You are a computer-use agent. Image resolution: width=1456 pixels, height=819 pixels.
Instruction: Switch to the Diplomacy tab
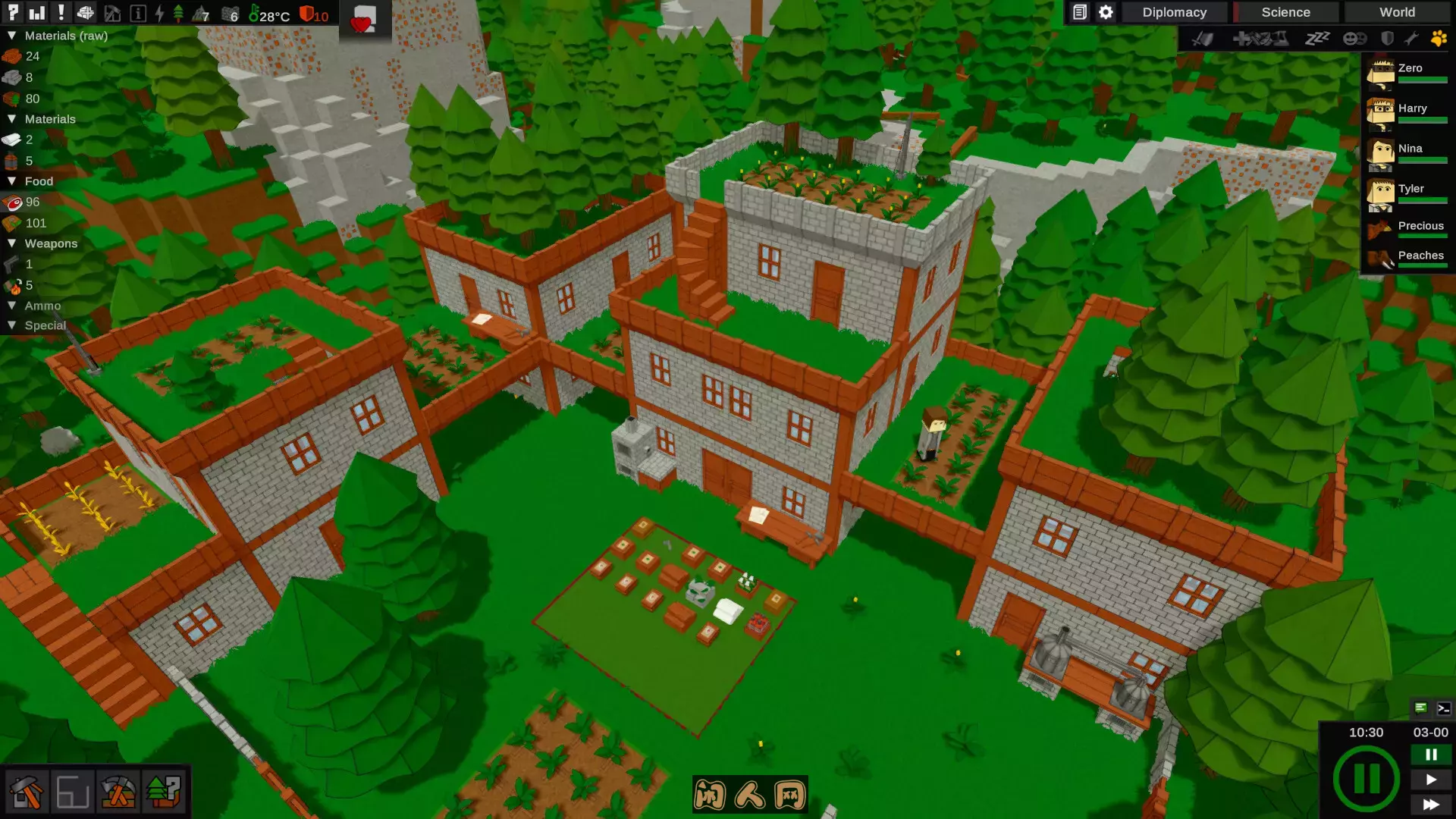click(1174, 12)
